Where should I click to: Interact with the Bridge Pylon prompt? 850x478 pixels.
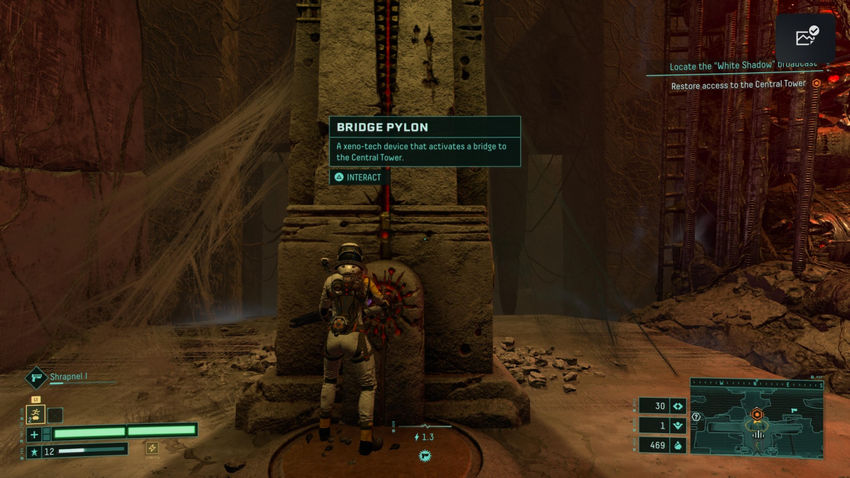tap(358, 177)
